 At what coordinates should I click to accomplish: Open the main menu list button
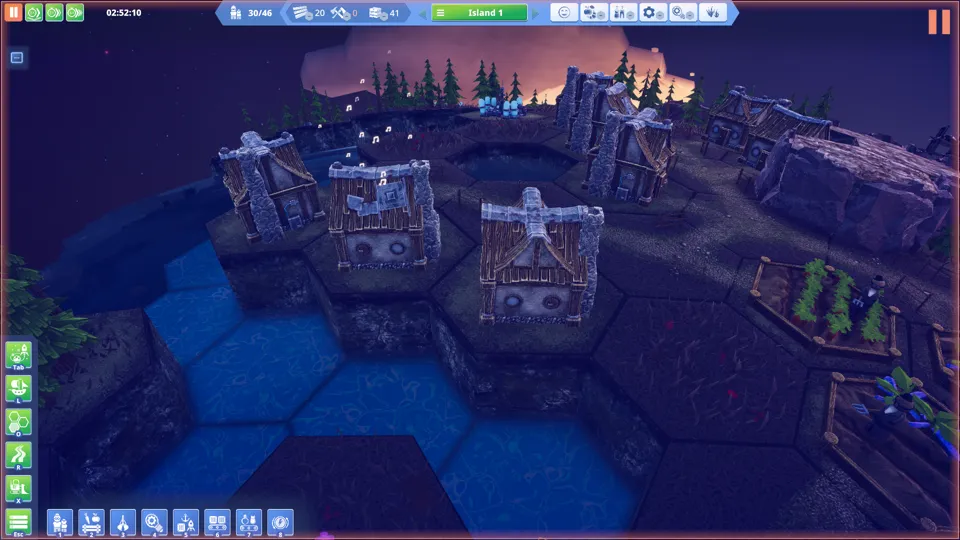coord(19,521)
